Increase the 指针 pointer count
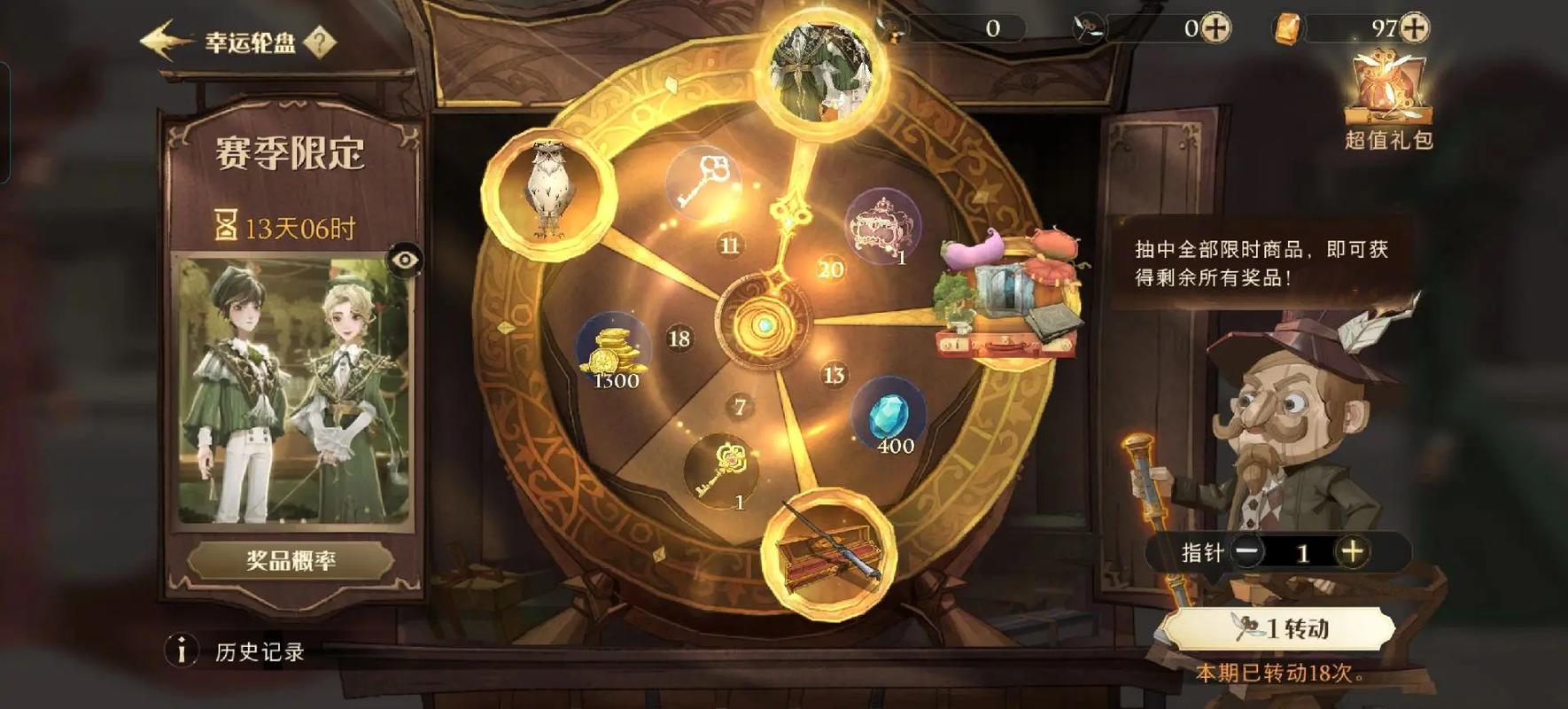This screenshot has width=1568, height=709. tap(1351, 552)
